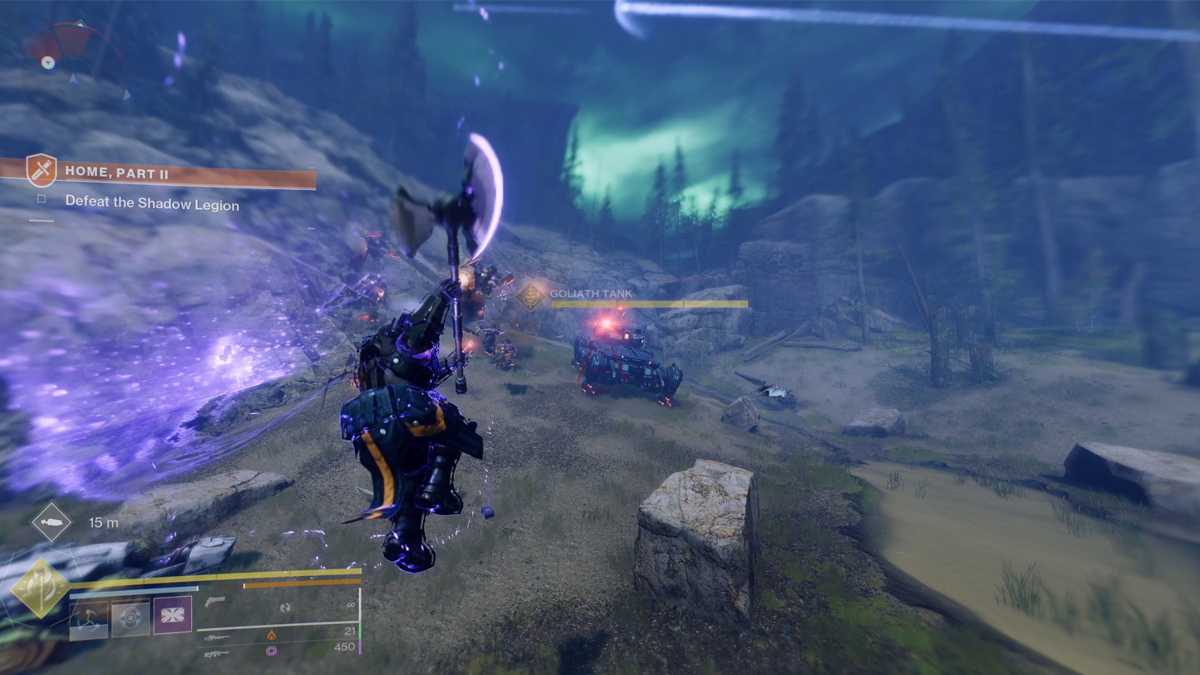This screenshot has height=675, width=1200.
Task: Select the waypoint diamond marker showing 15 m
Action: [x=51, y=522]
